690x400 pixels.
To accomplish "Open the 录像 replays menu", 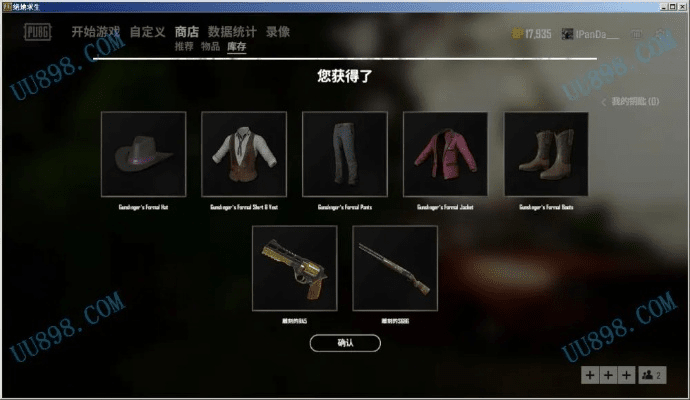I will pos(279,32).
